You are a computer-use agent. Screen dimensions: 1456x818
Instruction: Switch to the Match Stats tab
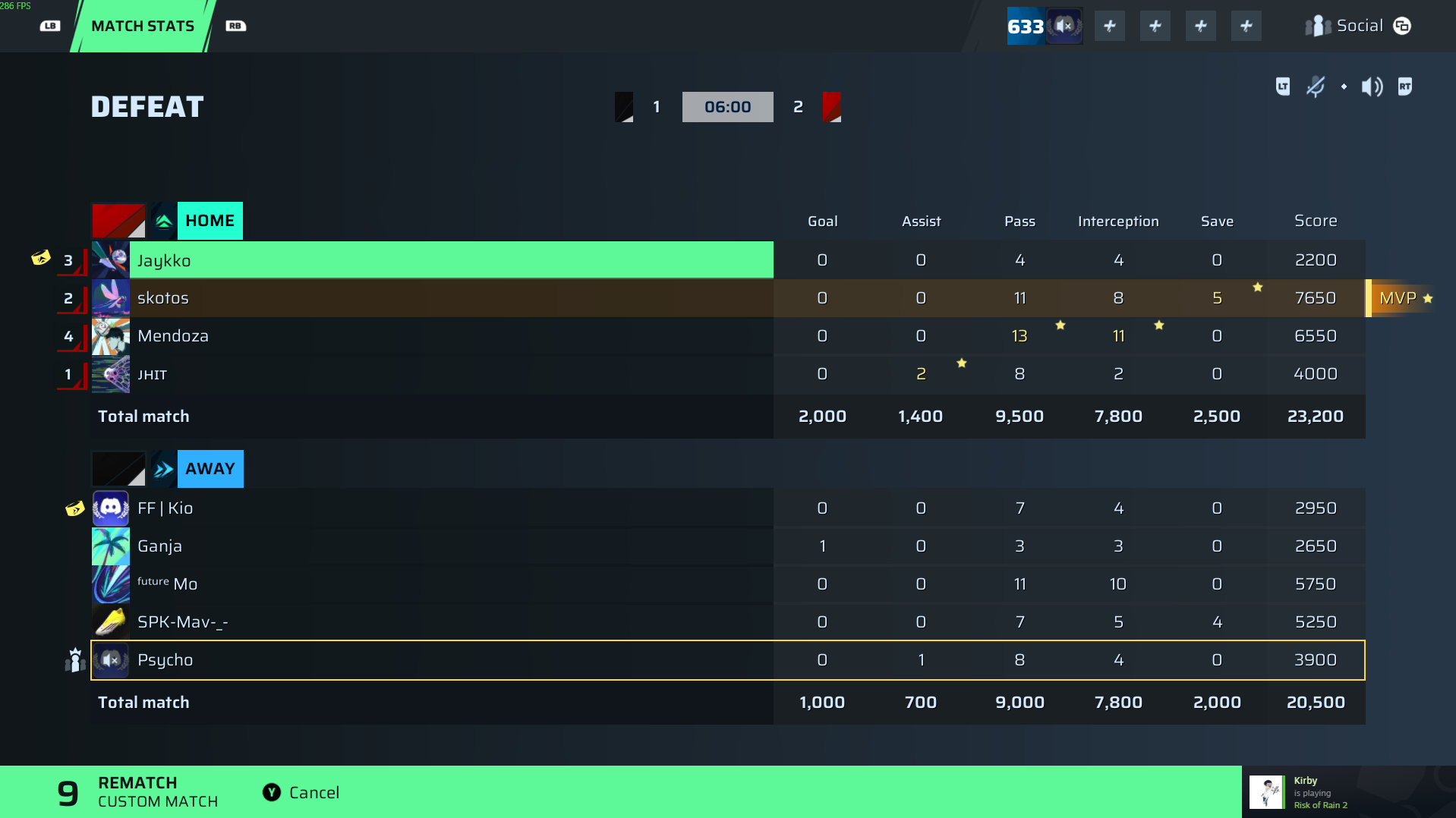143,26
